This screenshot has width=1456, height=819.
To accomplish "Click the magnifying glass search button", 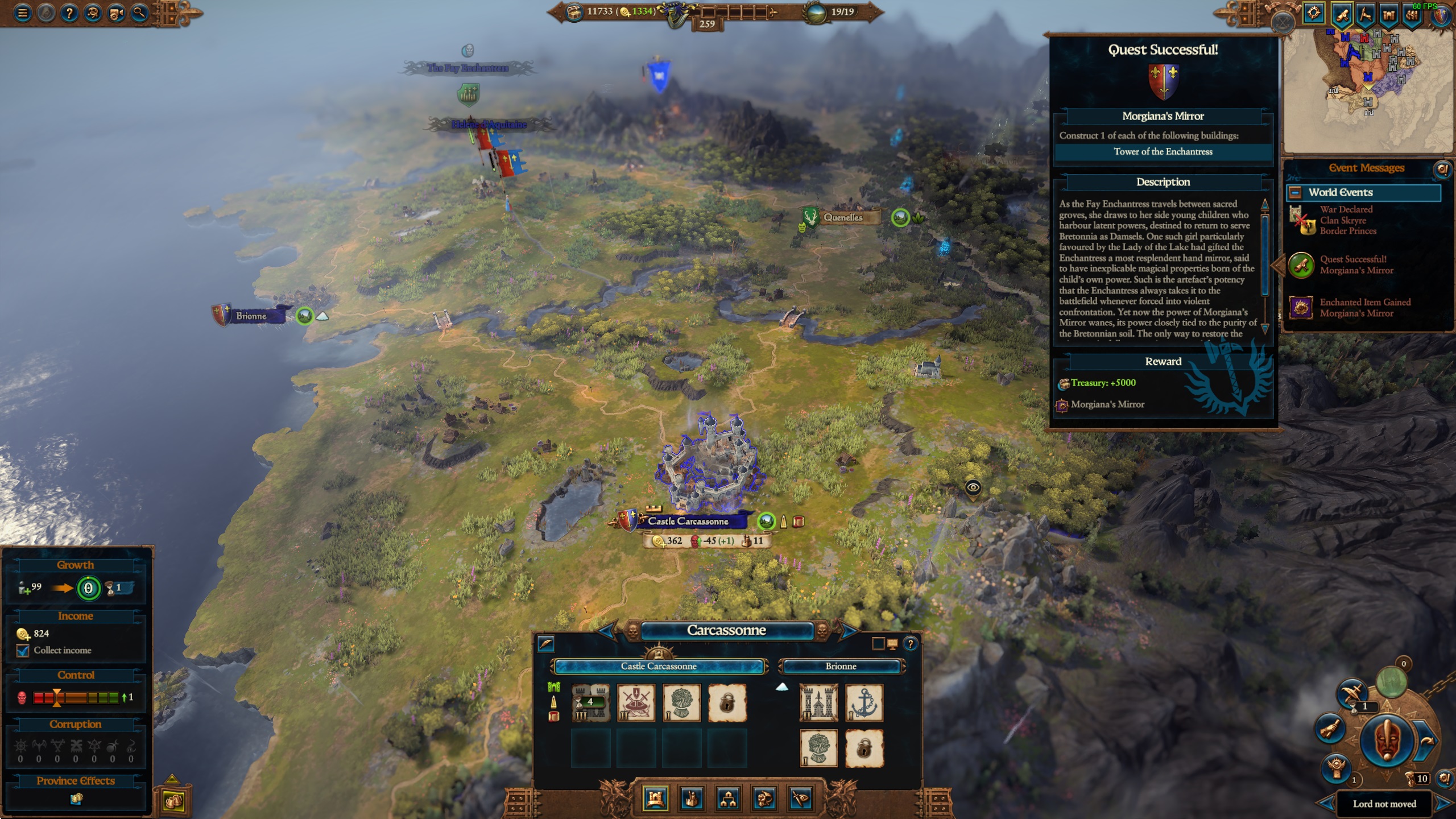I will [x=140, y=13].
